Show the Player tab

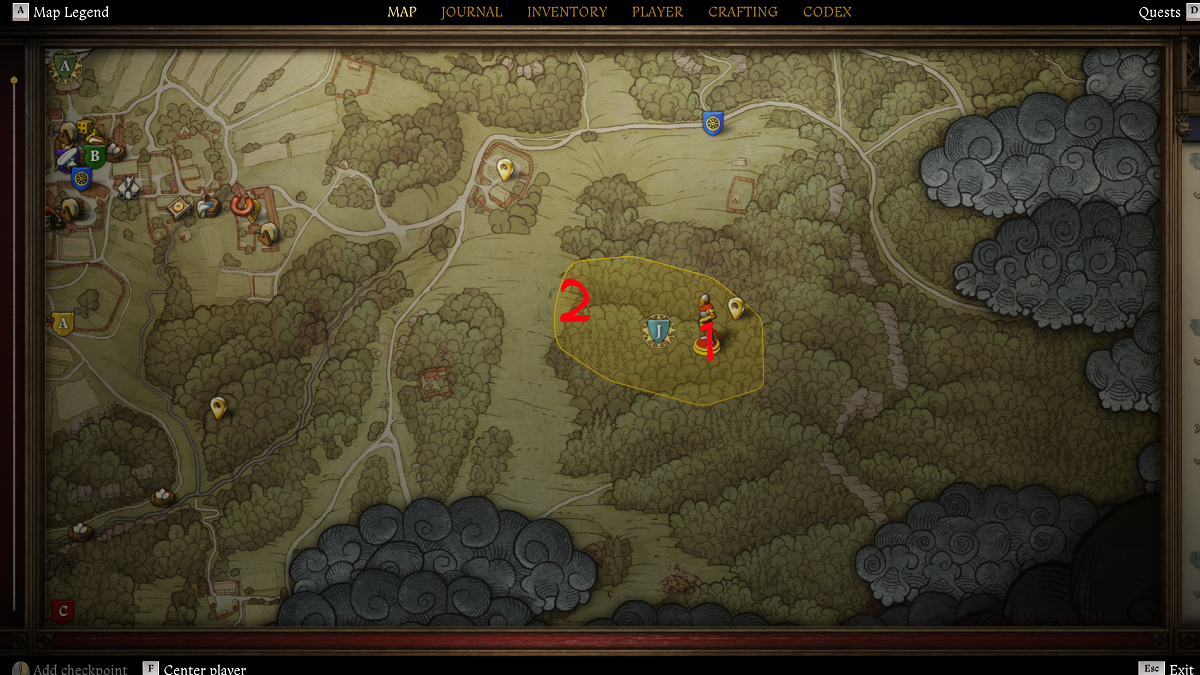pyautogui.click(x=657, y=12)
